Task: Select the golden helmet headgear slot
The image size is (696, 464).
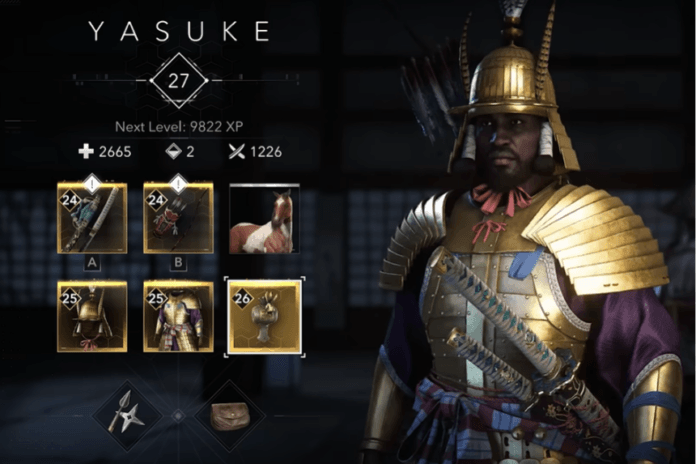Action: (92, 317)
